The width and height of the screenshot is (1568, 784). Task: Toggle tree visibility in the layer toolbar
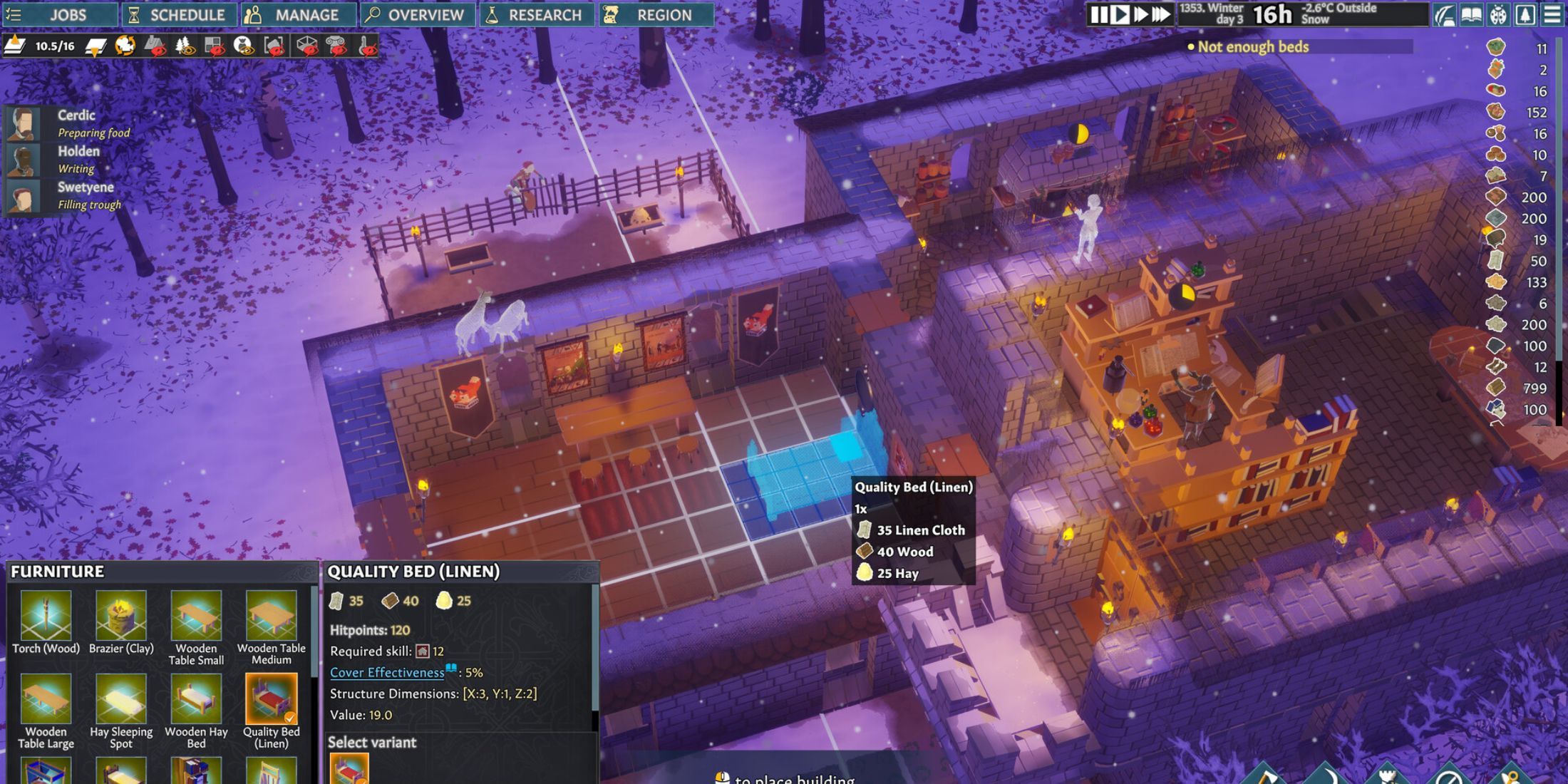coord(183,48)
